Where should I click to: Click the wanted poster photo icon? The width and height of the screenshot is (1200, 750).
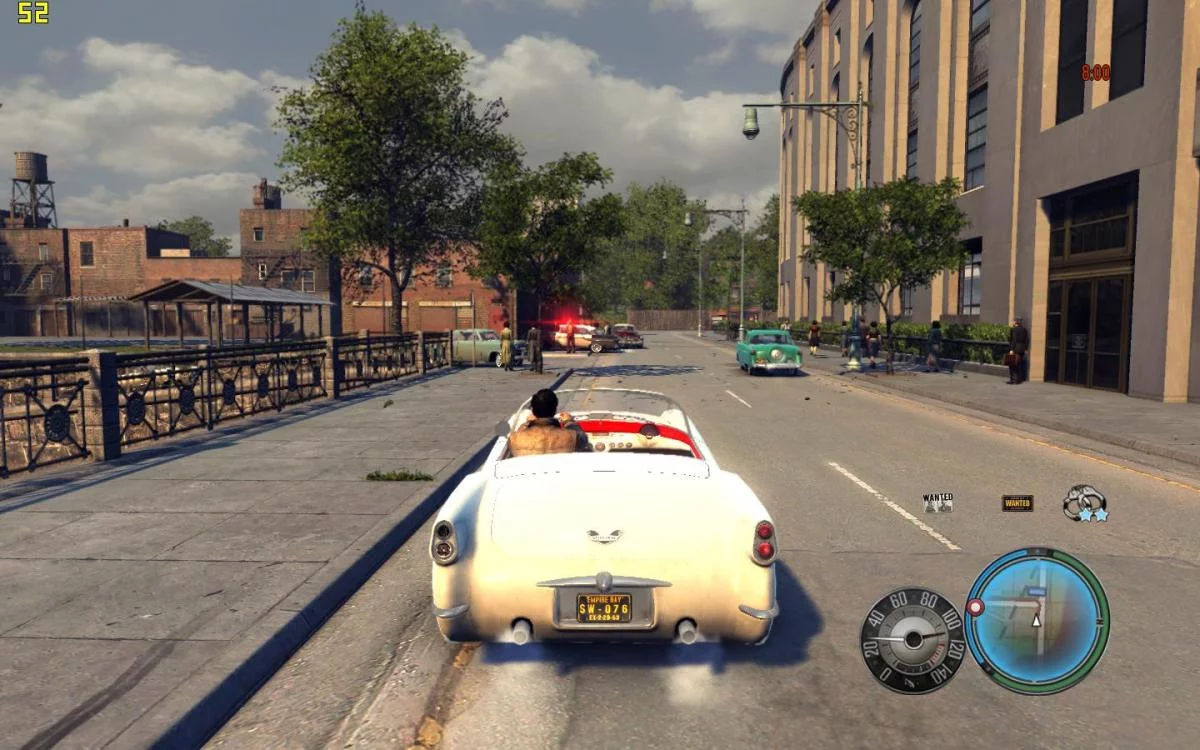(937, 502)
